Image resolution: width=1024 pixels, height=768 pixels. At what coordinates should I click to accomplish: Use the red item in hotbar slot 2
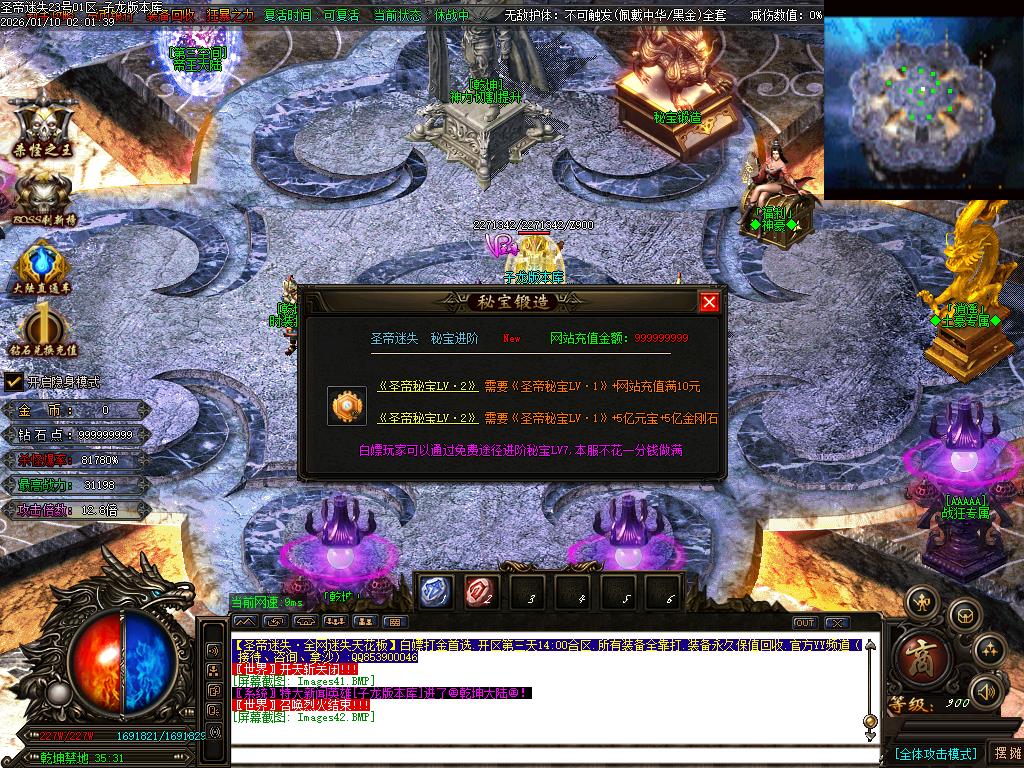[481, 592]
